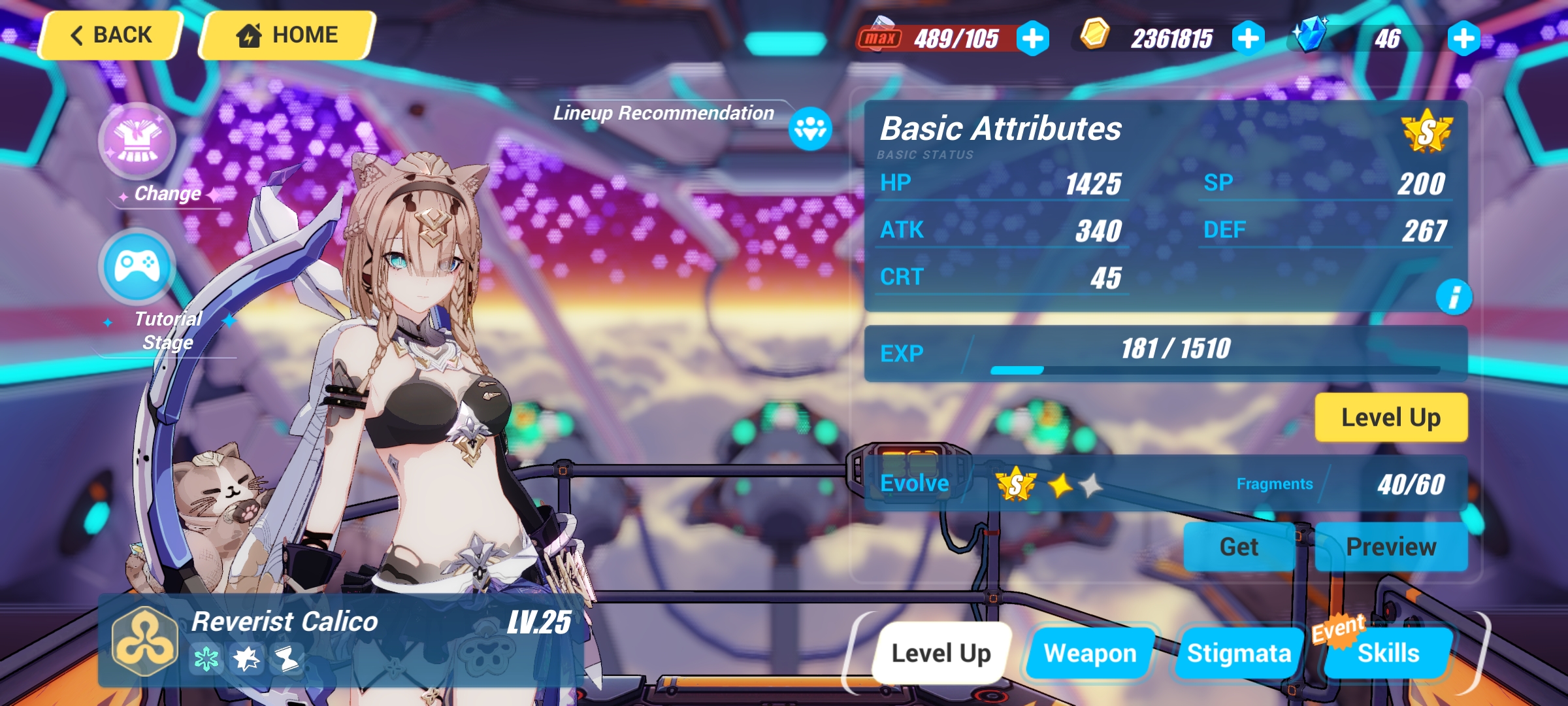Tap the paw icon beside Lineup Recommendation

pos(810,128)
